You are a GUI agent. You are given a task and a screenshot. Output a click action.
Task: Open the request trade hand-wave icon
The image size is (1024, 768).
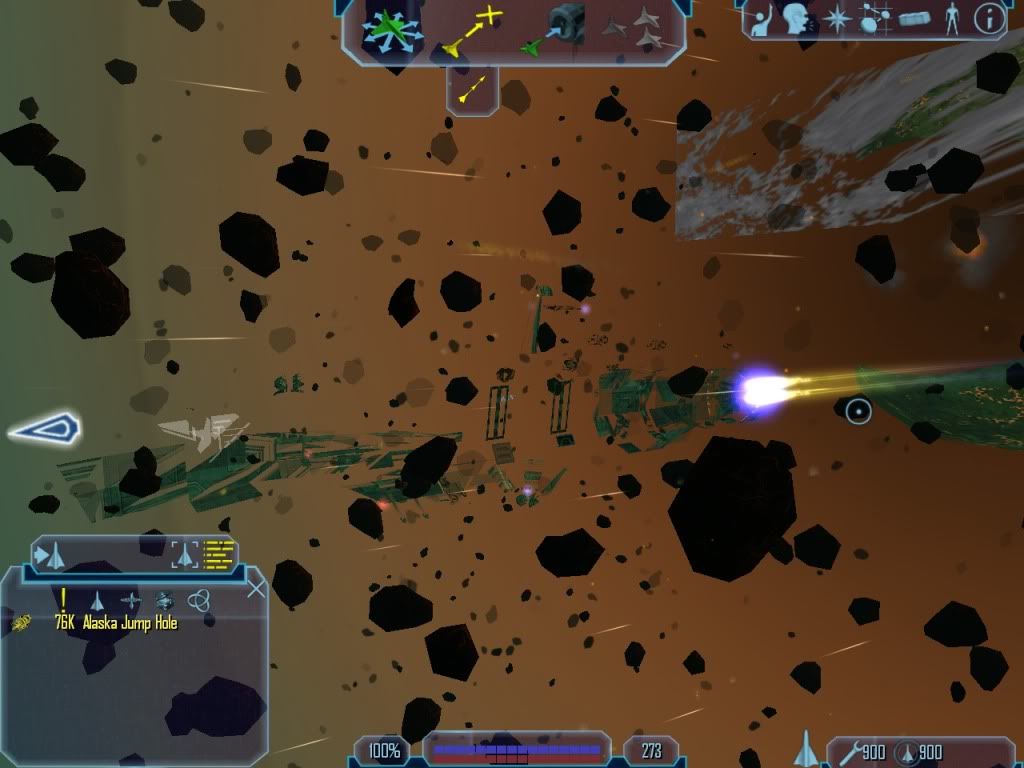[762, 18]
